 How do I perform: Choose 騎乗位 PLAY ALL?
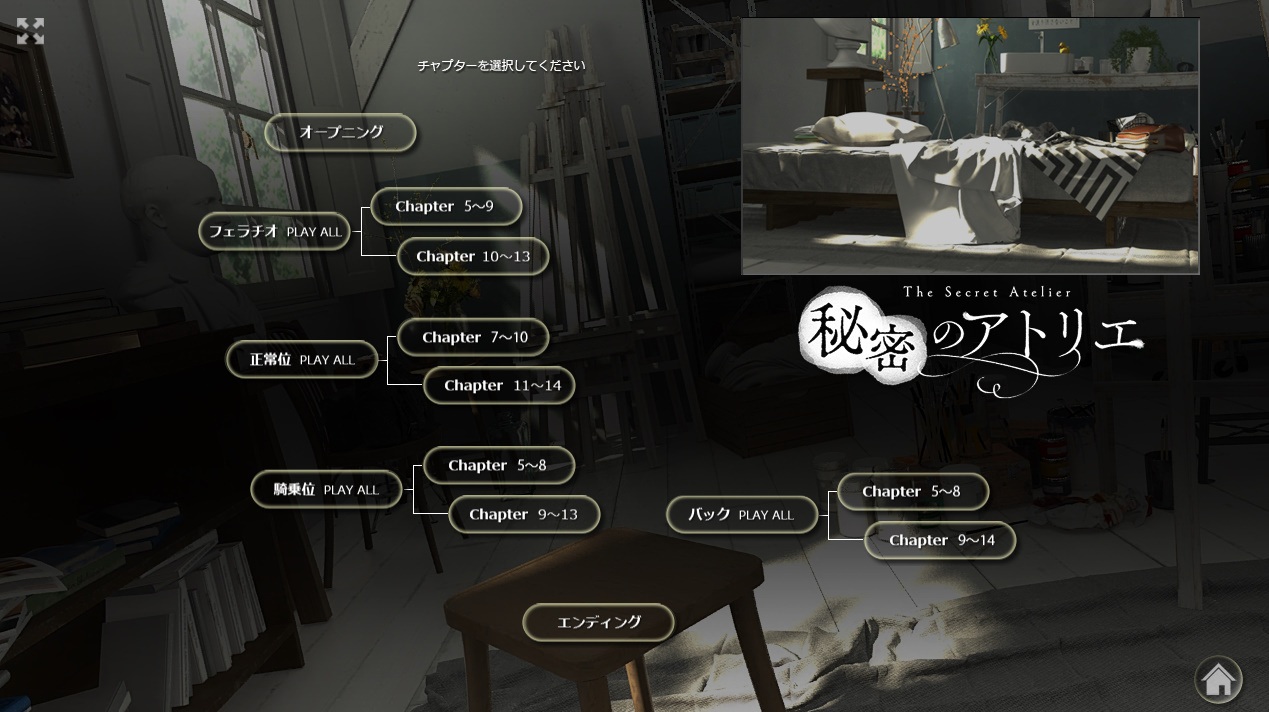tap(327, 489)
